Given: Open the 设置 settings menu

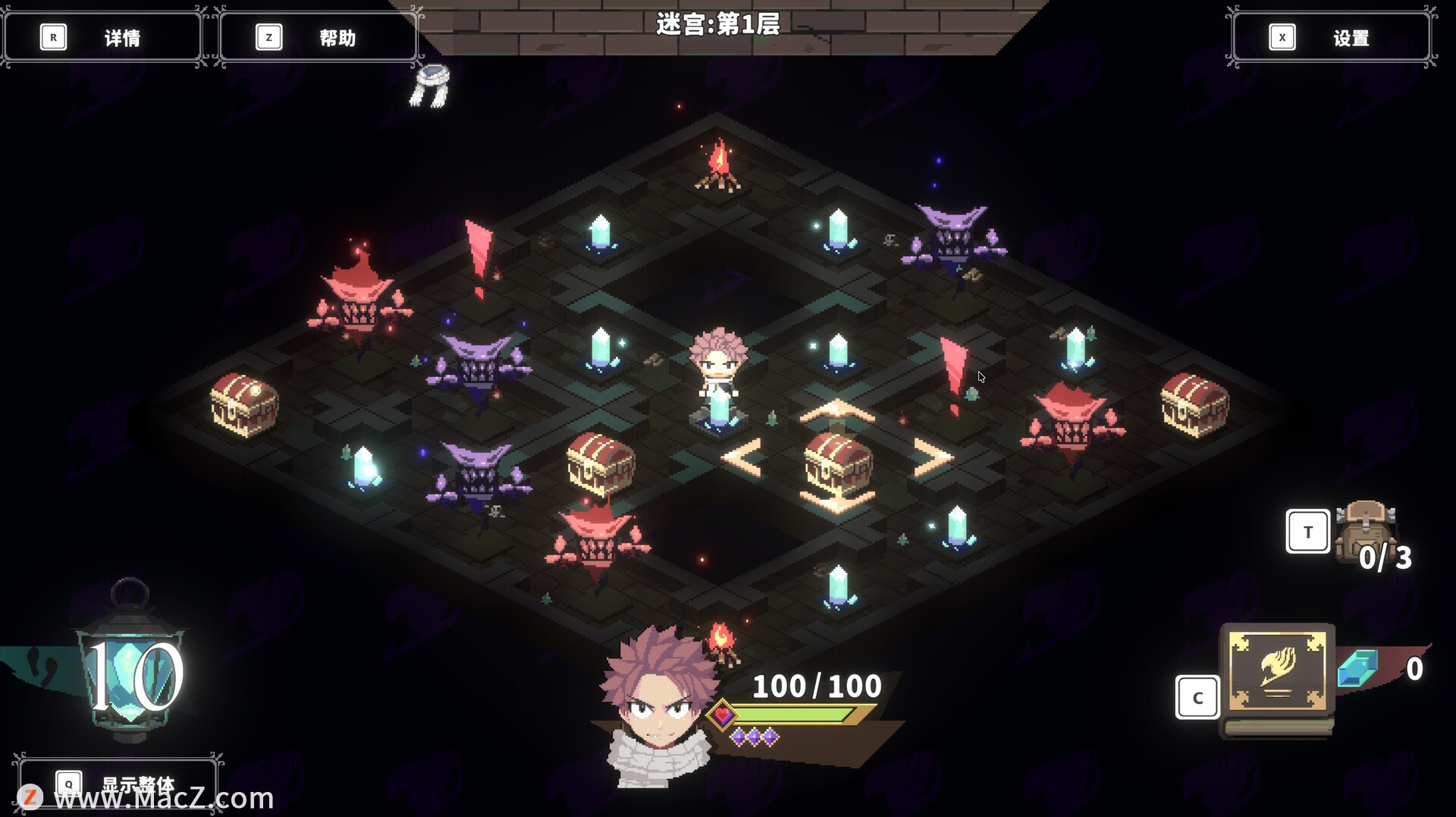Looking at the screenshot, I should pyautogui.click(x=1331, y=37).
